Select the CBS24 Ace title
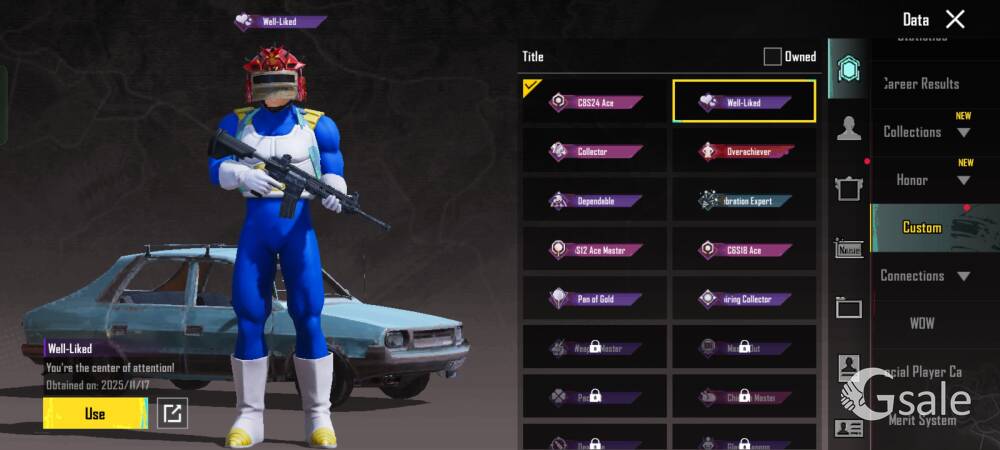Viewport: 1000px width, 450px height. pyautogui.click(x=595, y=102)
